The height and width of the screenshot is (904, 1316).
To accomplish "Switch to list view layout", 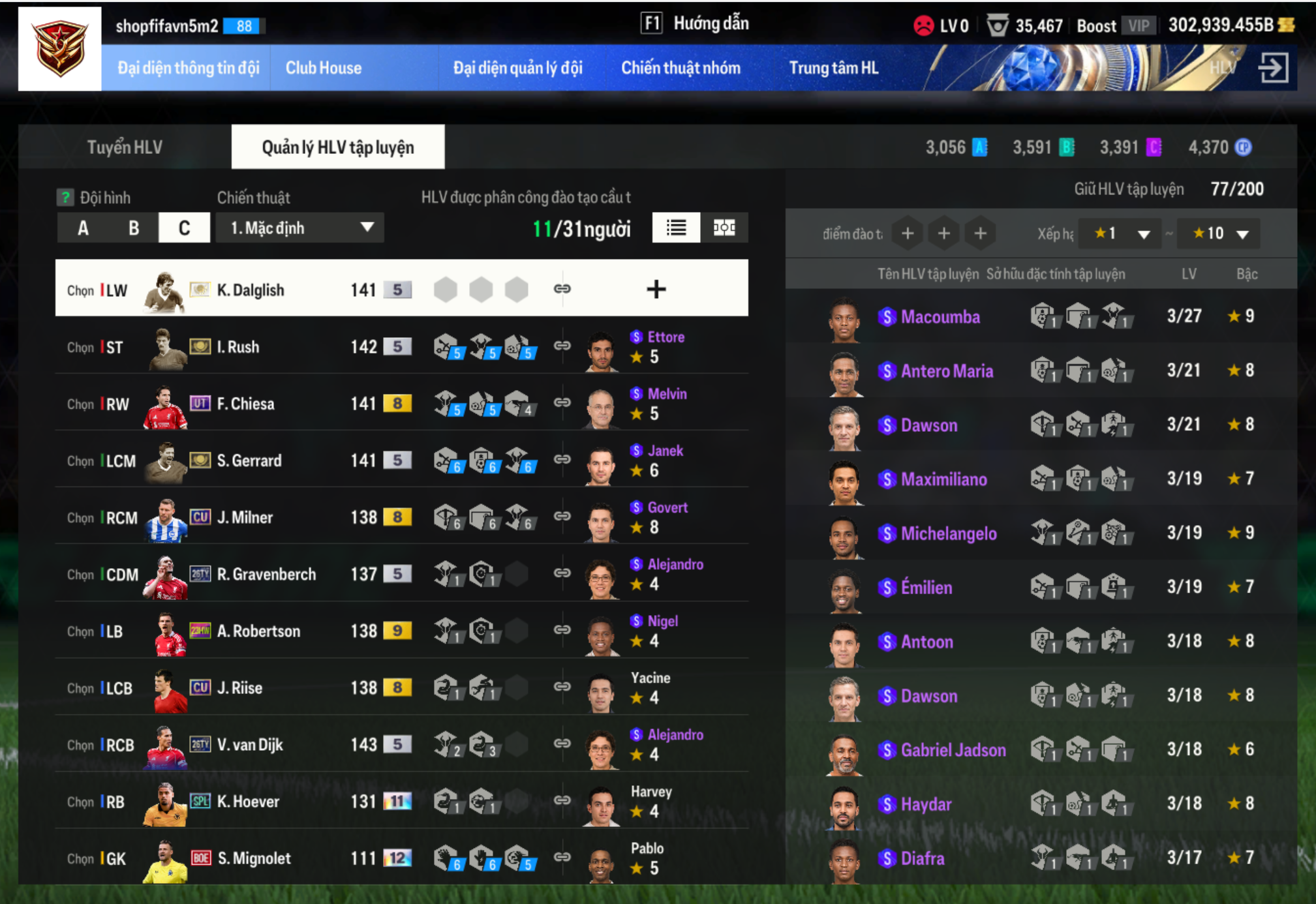I will click(676, 228).
